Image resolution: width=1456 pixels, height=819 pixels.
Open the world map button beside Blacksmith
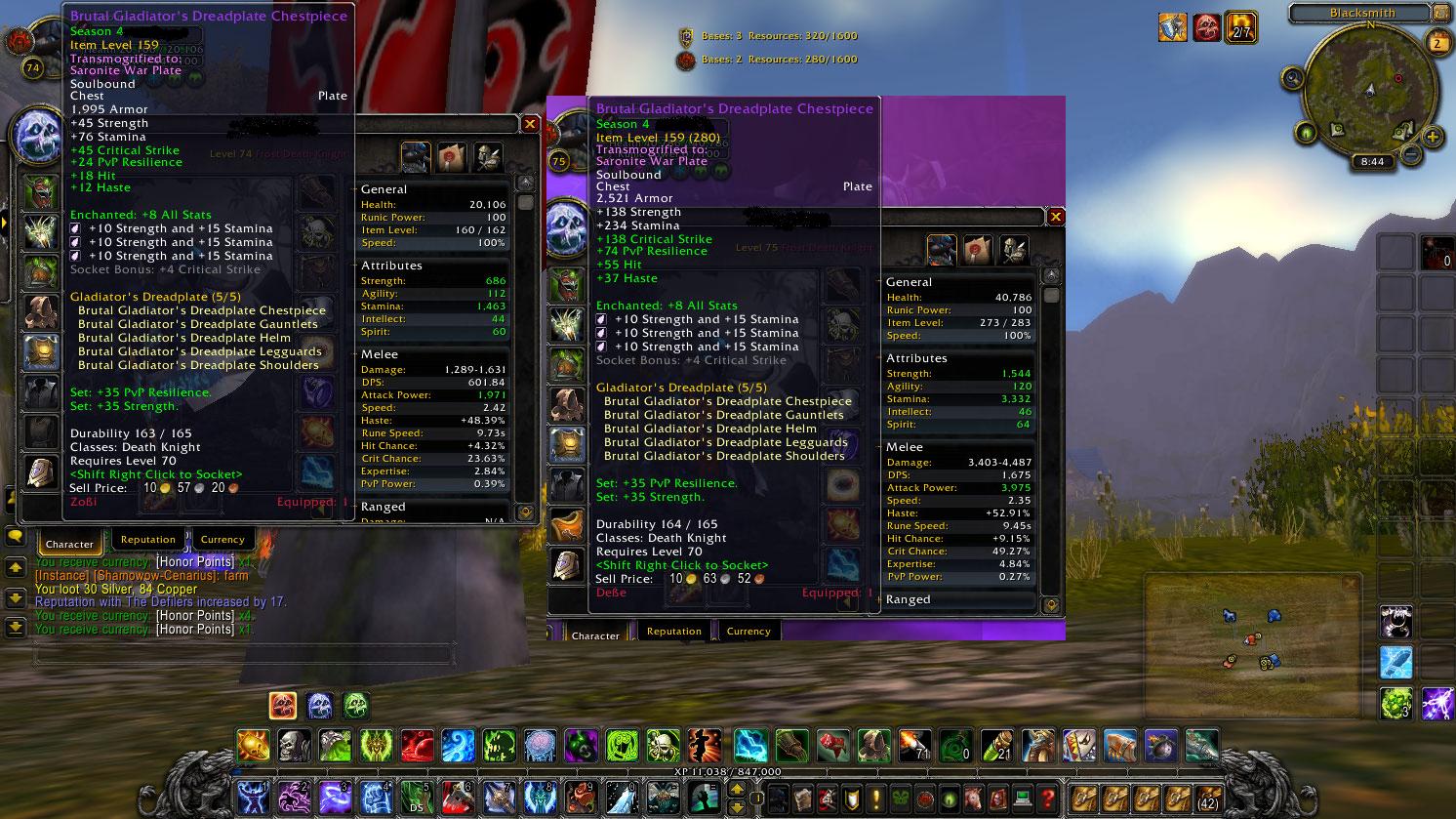tap(1443, 13)
